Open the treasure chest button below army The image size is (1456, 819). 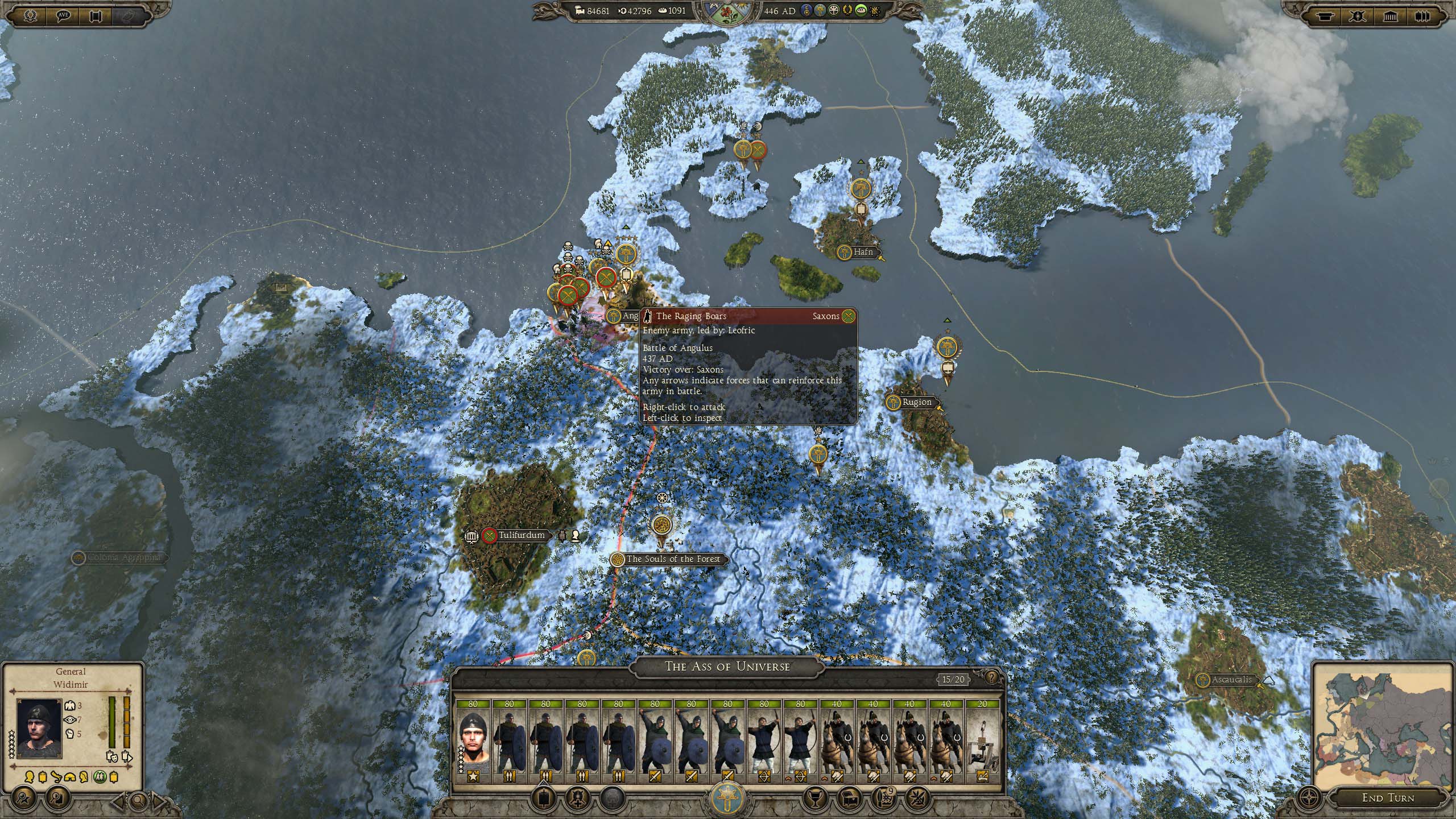850,797
